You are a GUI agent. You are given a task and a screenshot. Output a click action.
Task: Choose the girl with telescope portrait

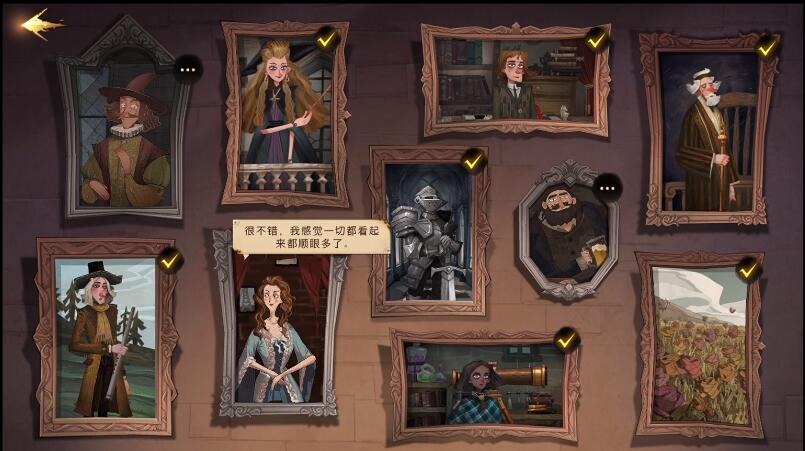pos(484,384)
